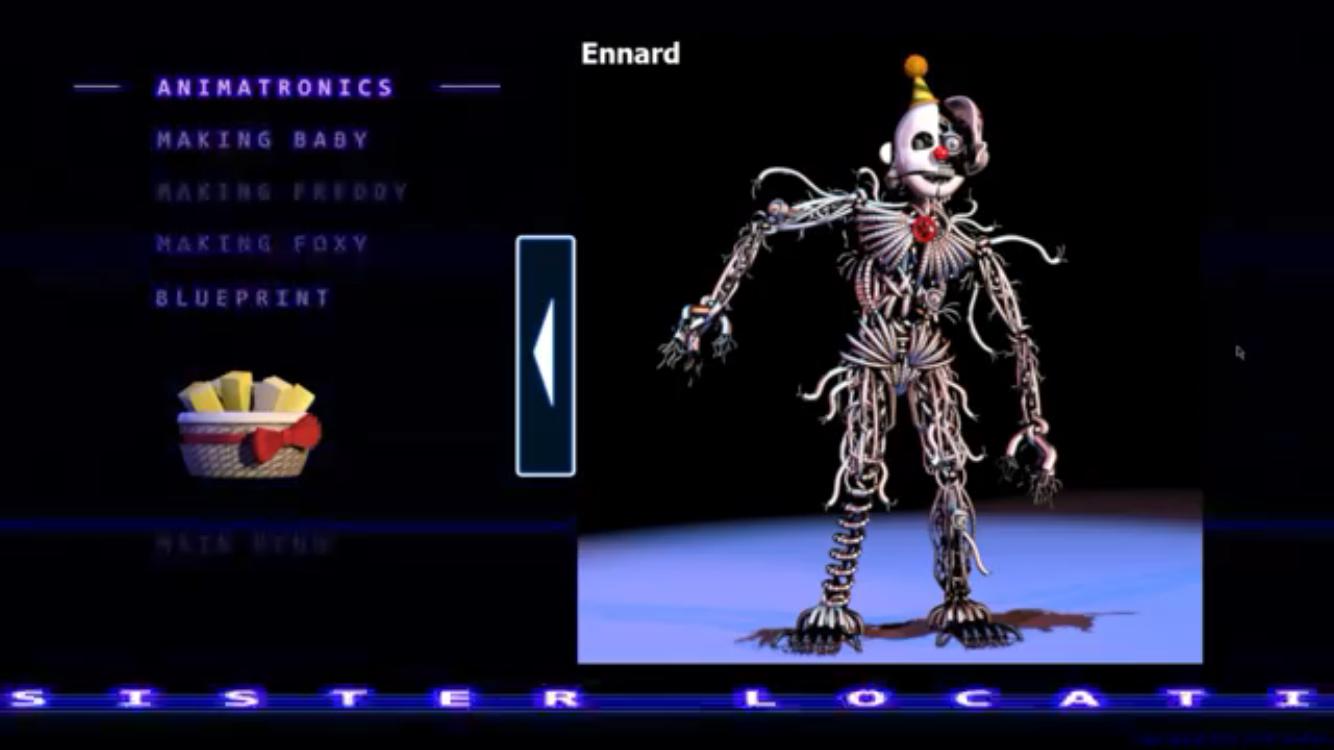
Task: Open the MAKING FOXY section
Action: point(262,244)
